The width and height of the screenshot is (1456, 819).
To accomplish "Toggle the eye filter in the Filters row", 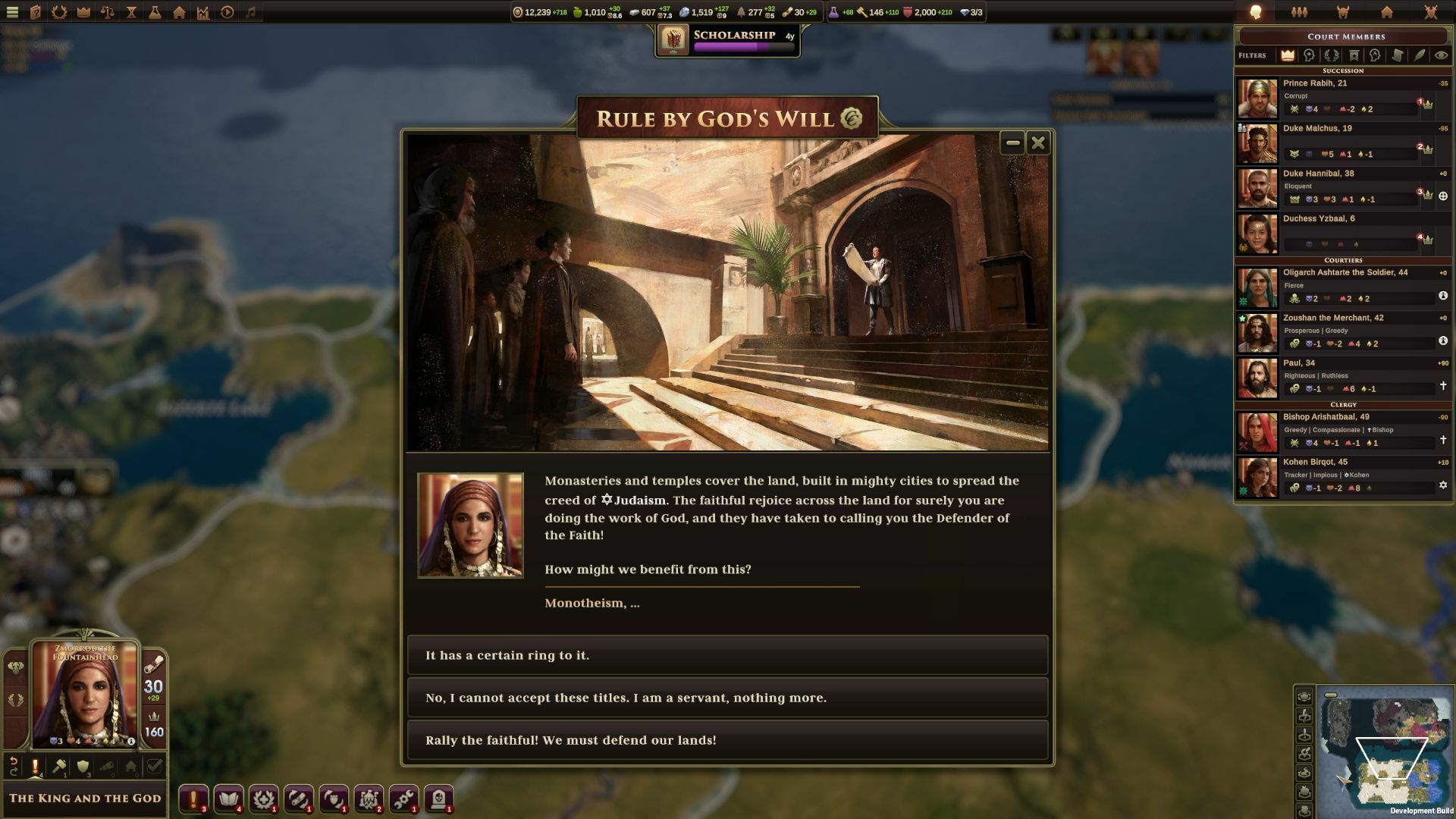I will [1440, 55].
